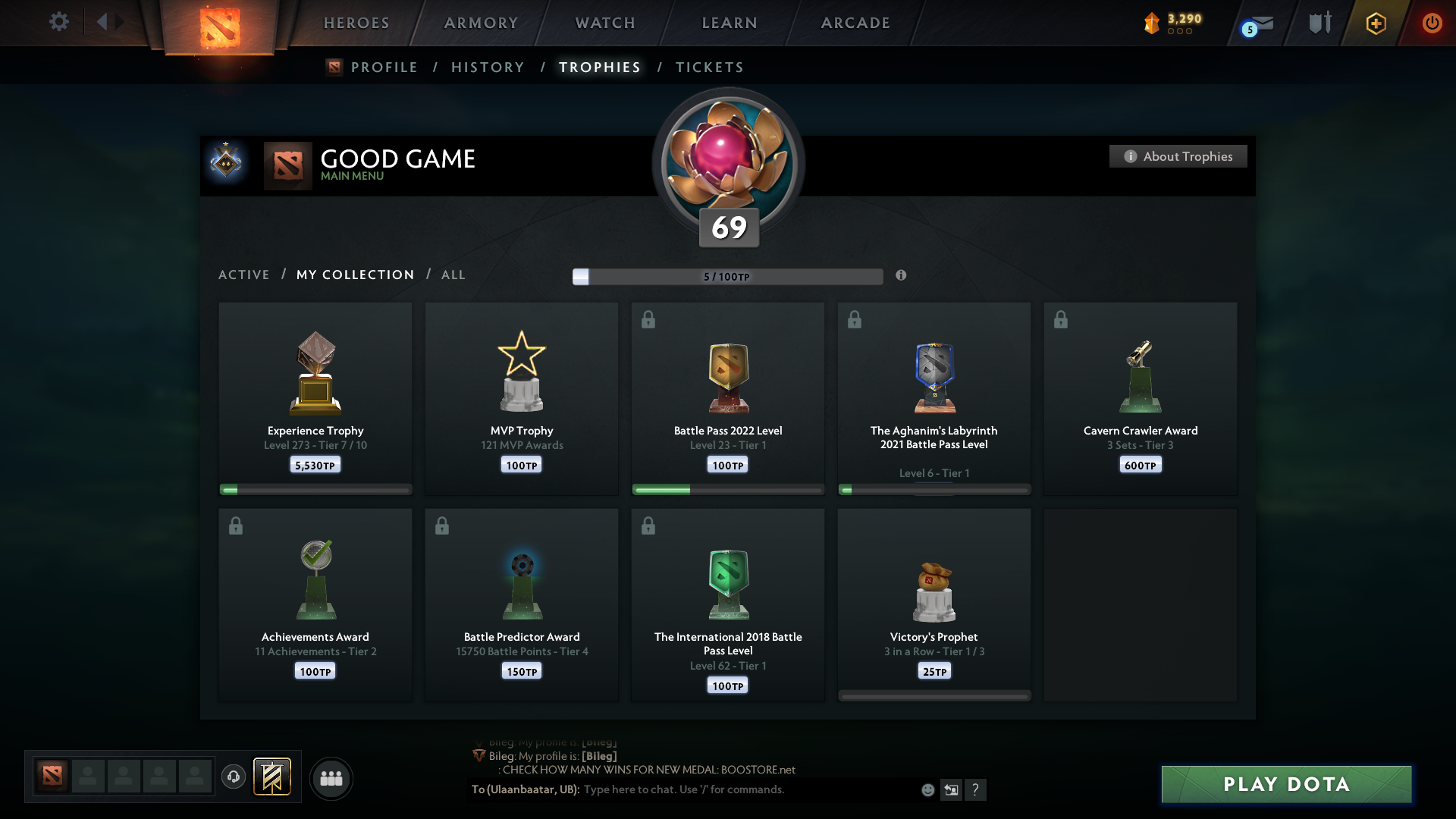Viewport: 1456px width, 819px height.
Task: Open the friends list icon
Action: [331, 778]
